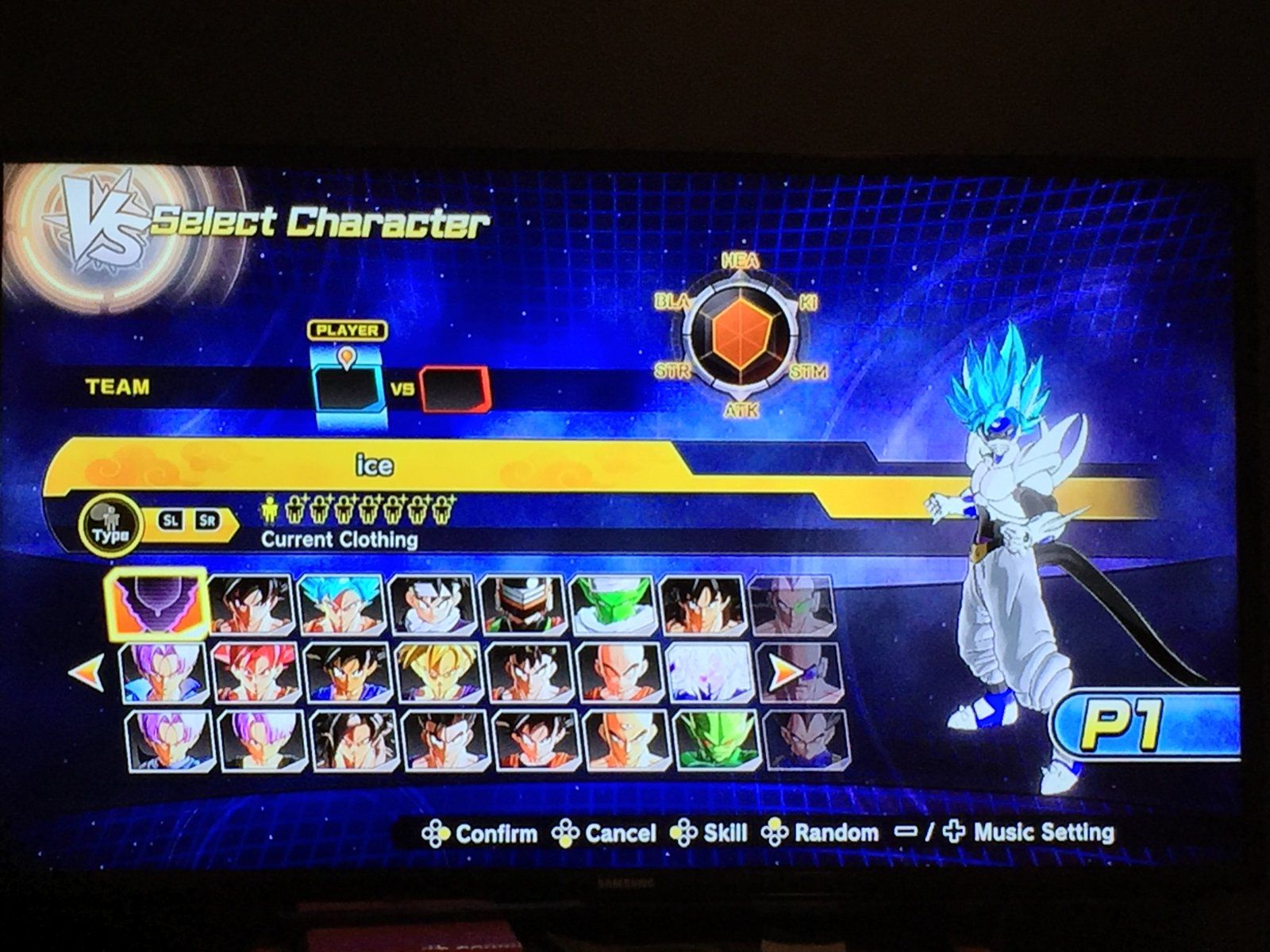This screenshot has width=1270, height=952.
Task: Select three-eyed Tien's portrait
Action: pyautogui.click(x=625, y=740)
